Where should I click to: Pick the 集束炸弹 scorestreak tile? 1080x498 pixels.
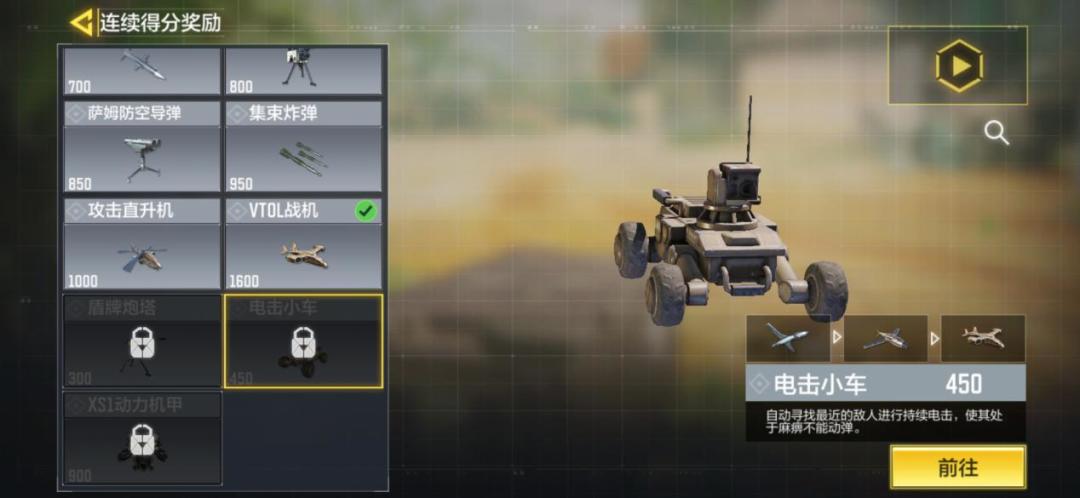pyautogui.click(x=303, y=146)
